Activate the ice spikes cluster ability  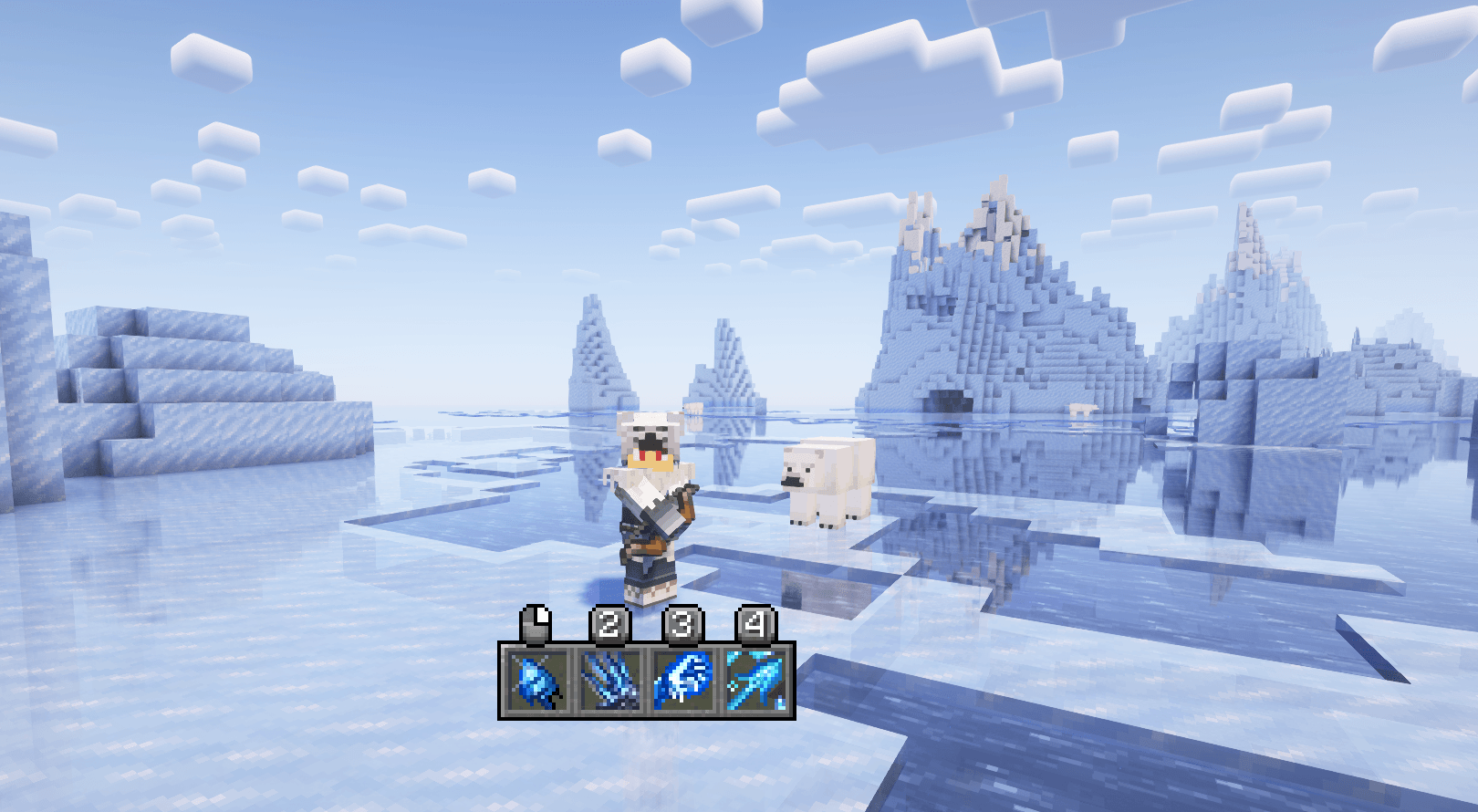pyautogui.click(x=609, y=682)
